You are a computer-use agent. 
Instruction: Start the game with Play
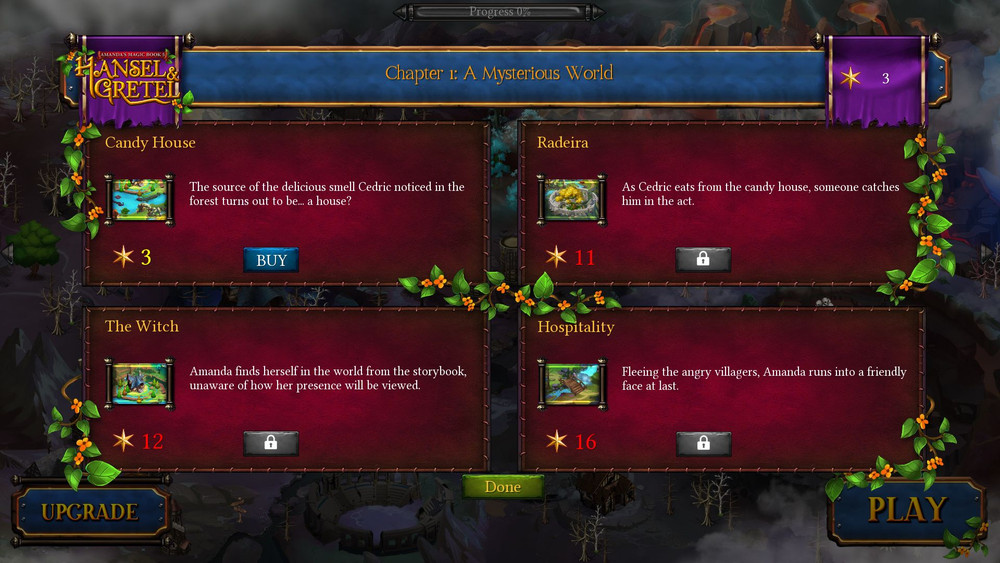(x=906, y=510)
